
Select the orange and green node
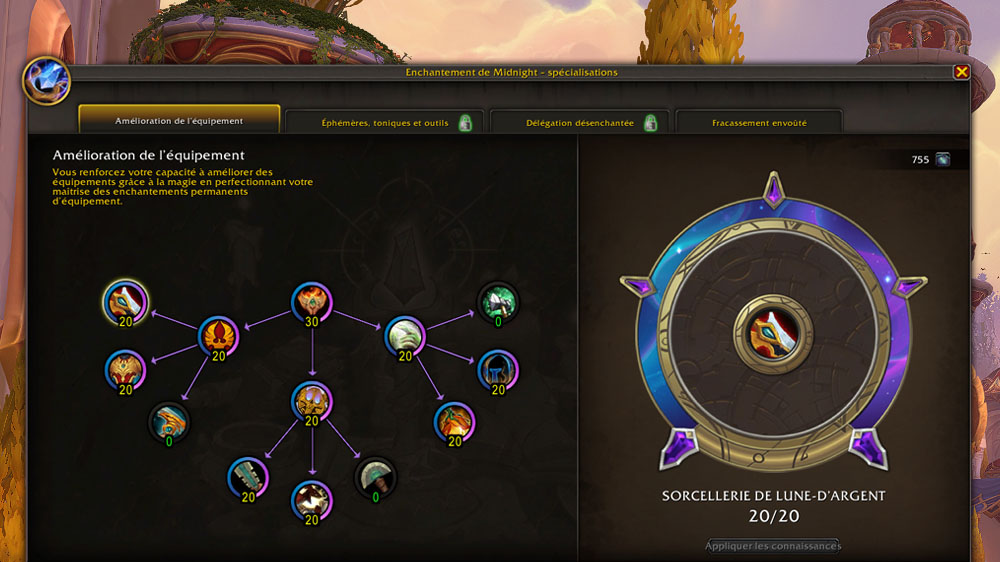tap(453, 422)
